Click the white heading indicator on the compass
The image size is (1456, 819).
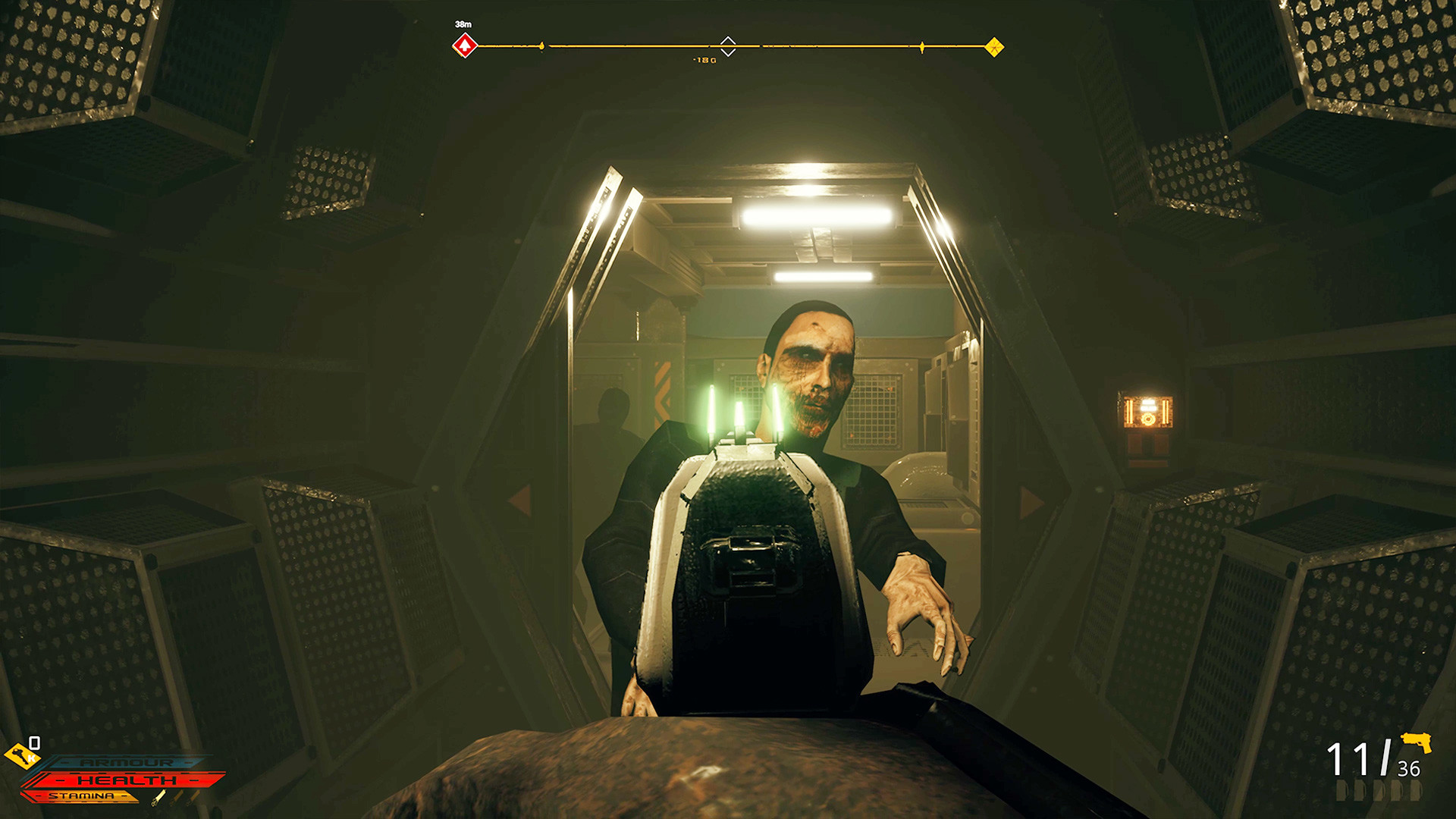click(x=728, y=46)
